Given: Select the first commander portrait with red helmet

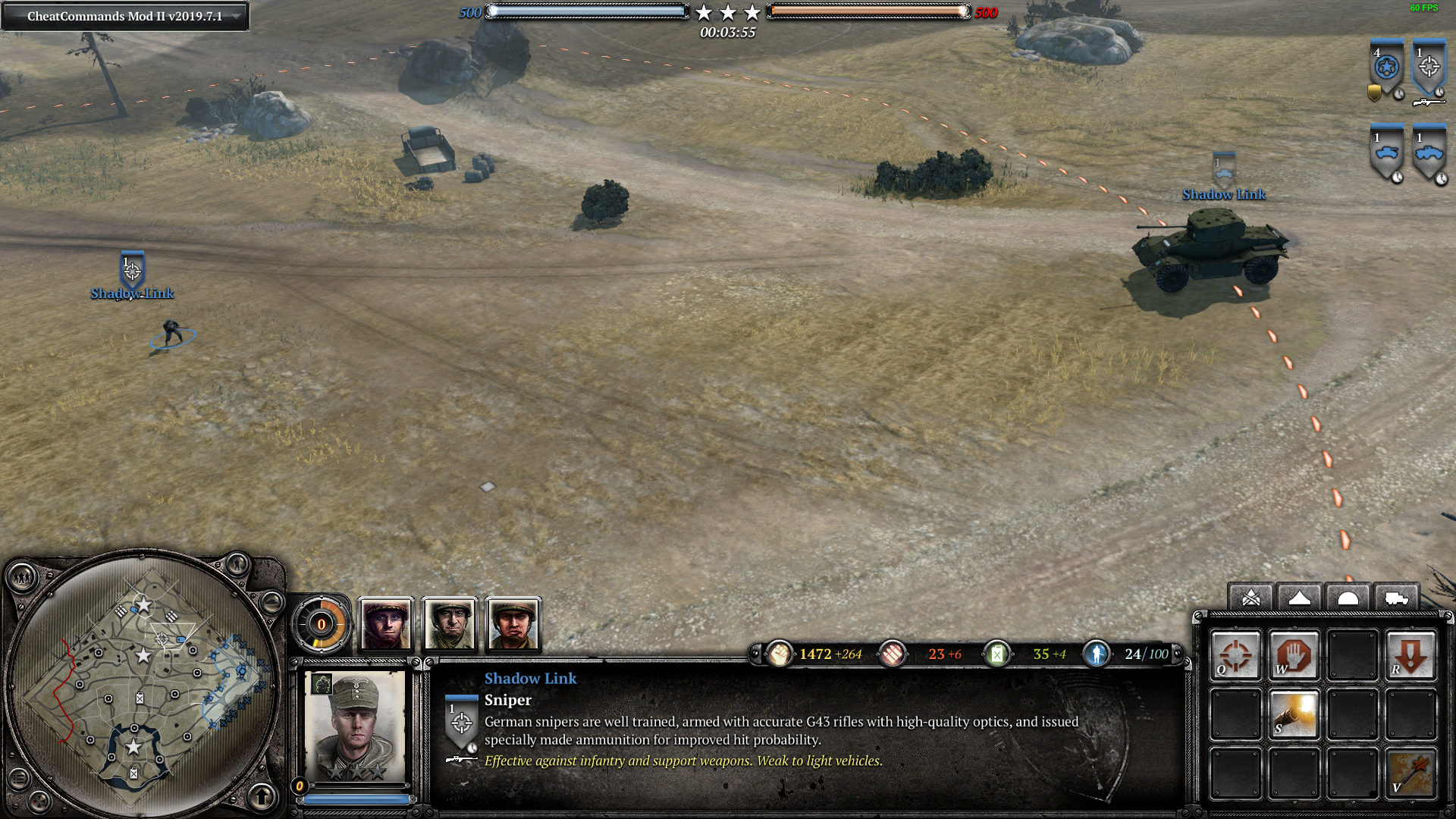Looking at the screenshot, I should [x=386, y=625].
